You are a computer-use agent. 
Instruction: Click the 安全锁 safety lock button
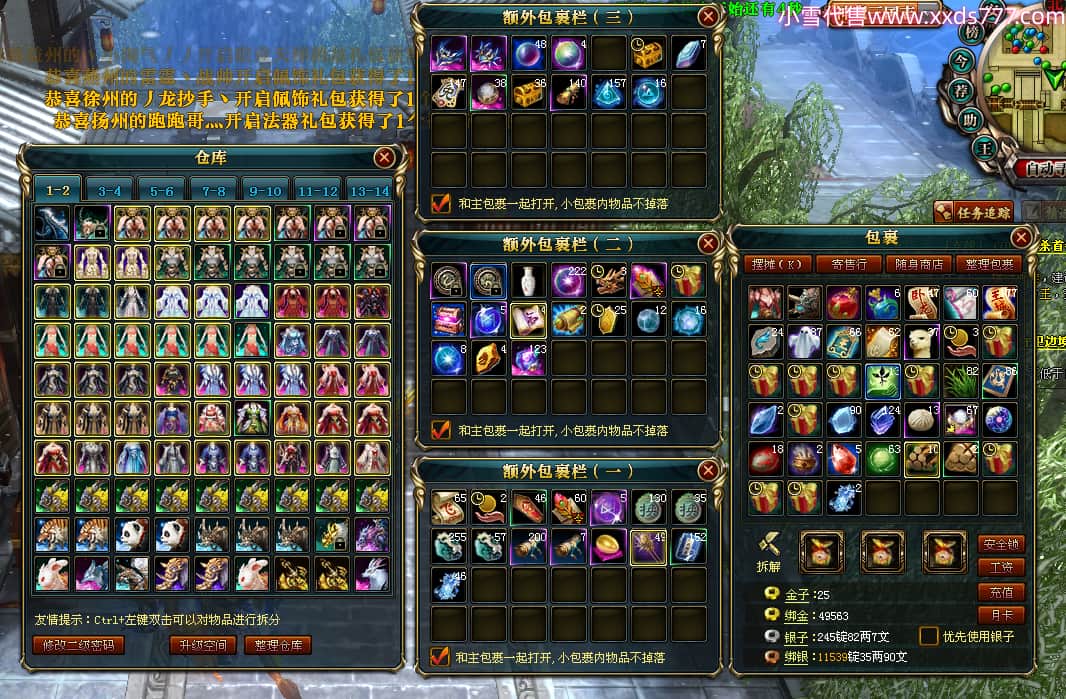(1001, 544)
